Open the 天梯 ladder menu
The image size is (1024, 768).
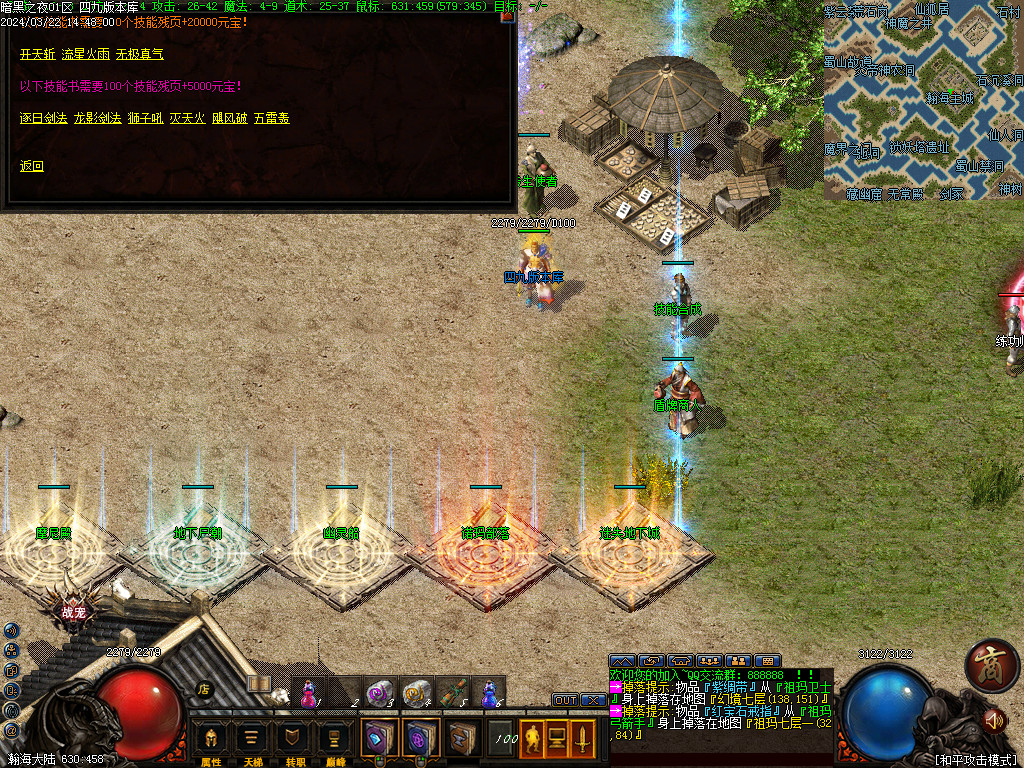(252, 742)
